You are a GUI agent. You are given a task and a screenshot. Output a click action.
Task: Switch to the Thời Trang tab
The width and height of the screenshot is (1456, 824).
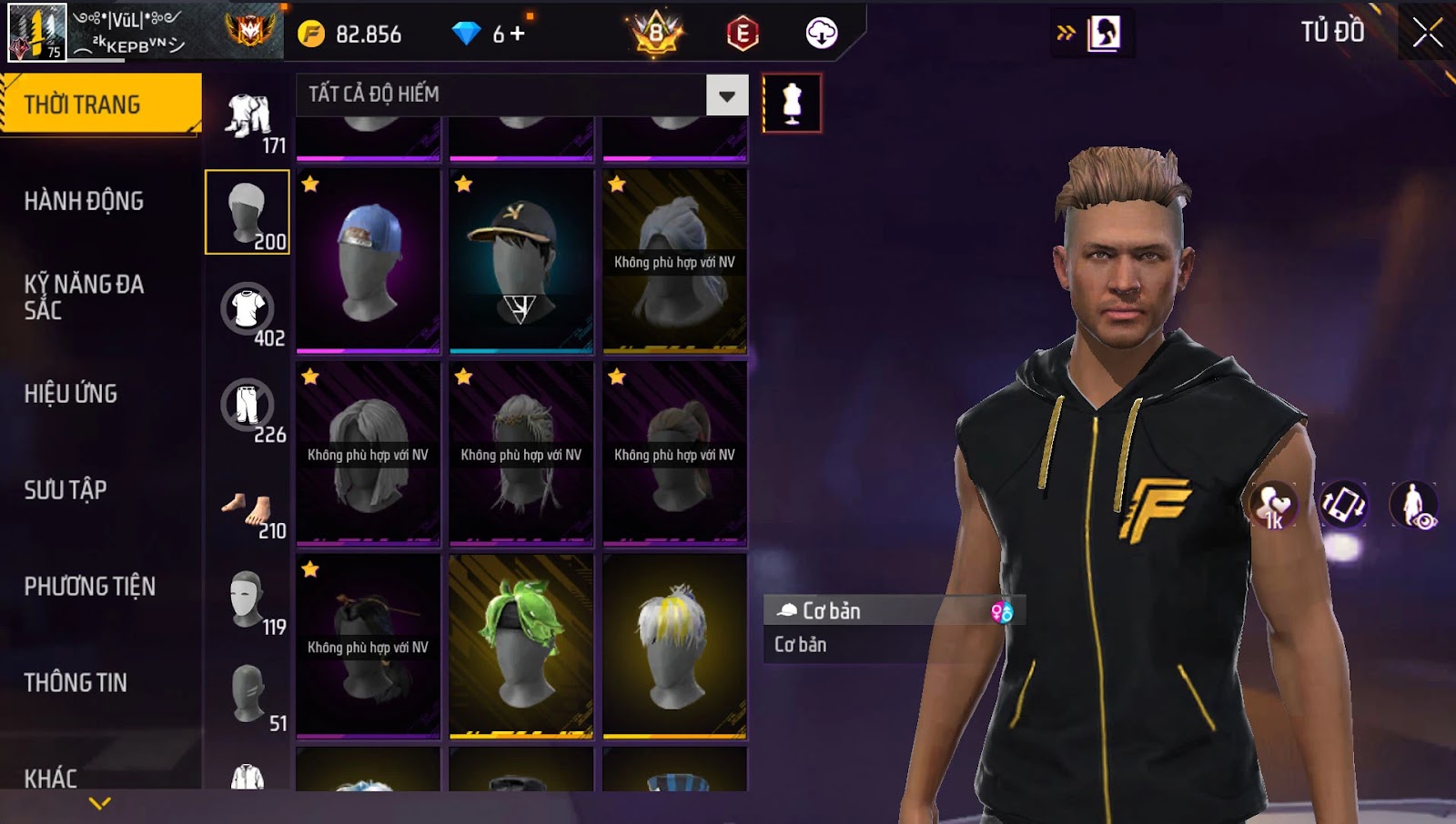tap(100, 105)
